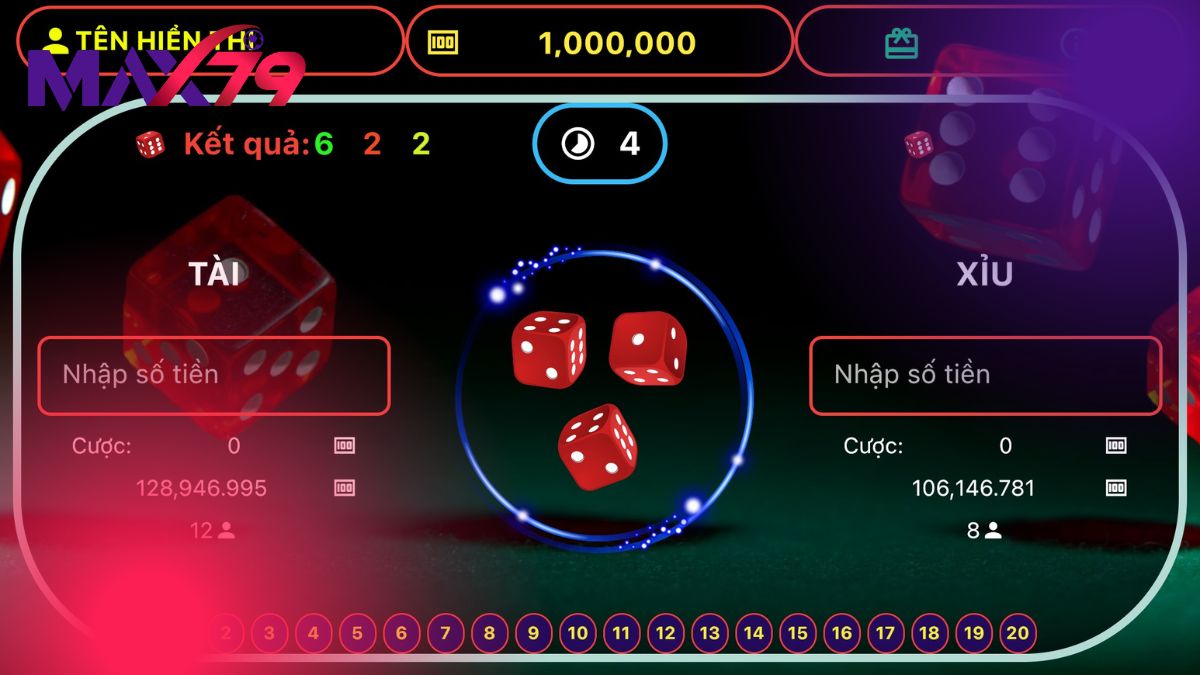The image size is (1200, 675).
Task: Pick round history marker 10
Action: click(x=577, y=633)
